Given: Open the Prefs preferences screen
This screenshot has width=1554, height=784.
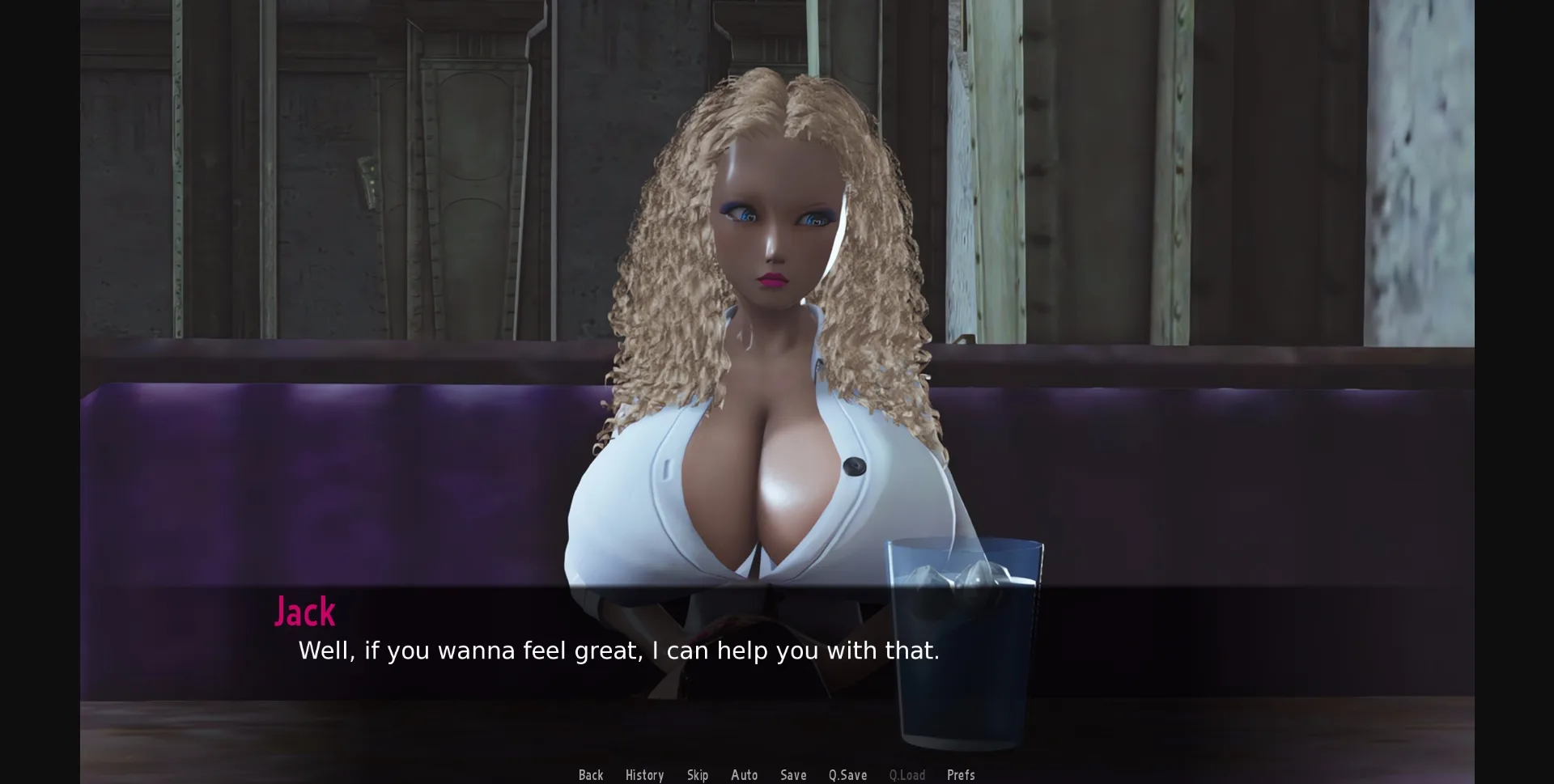Looking at the screenshot, I should (961, 774).
